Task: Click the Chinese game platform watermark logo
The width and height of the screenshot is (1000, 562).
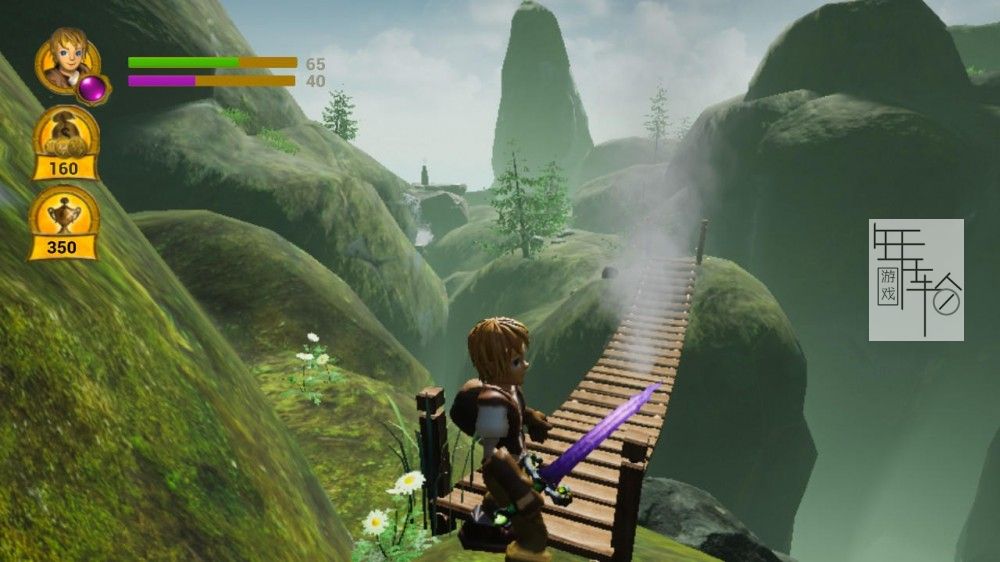Action: (x=916, y=280)
